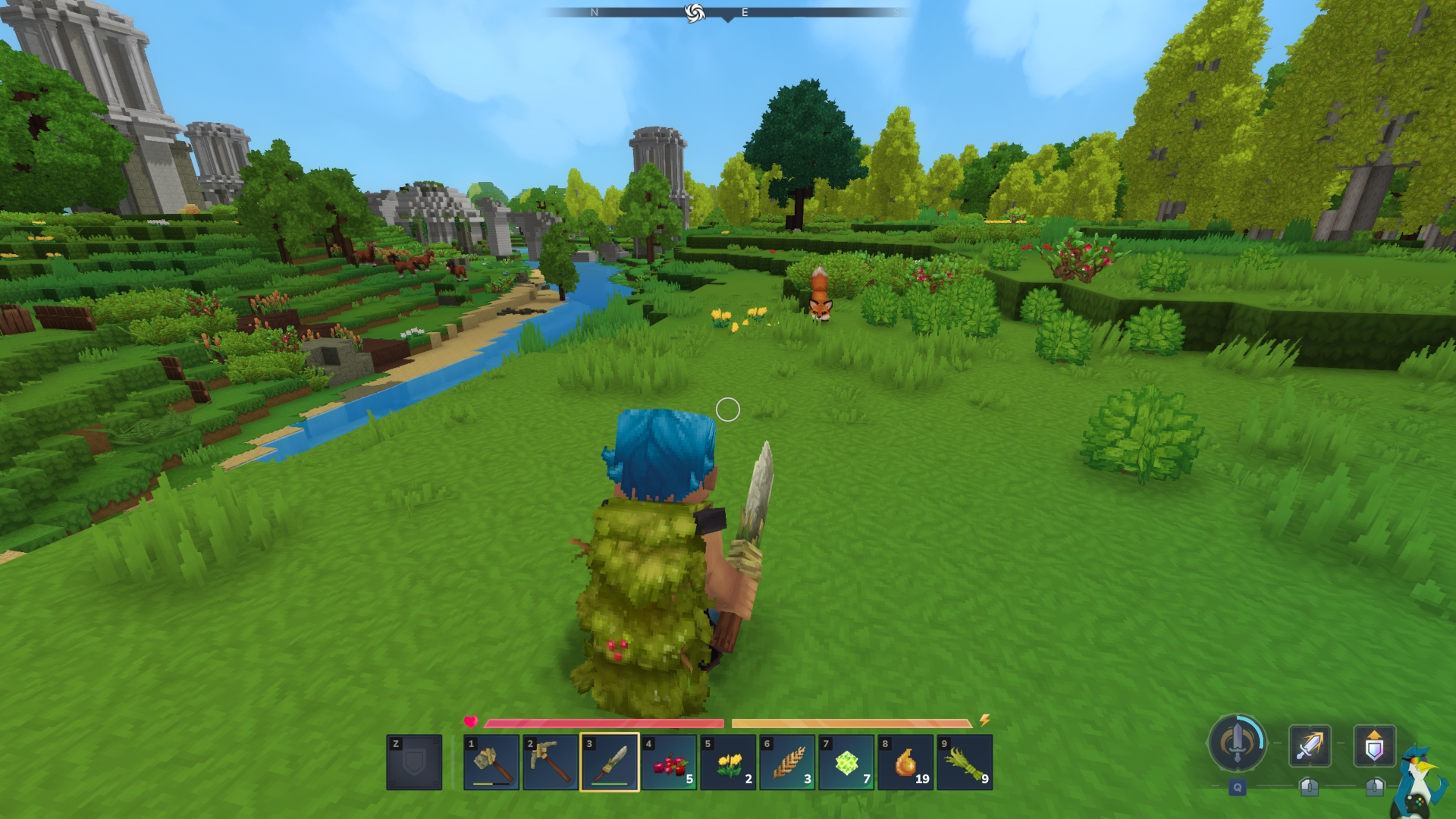Image resolution: width=1456 pixels, height=819 pixels.
Task: Select the stone hatchet in hotbar slot 1
Action: 491,762
